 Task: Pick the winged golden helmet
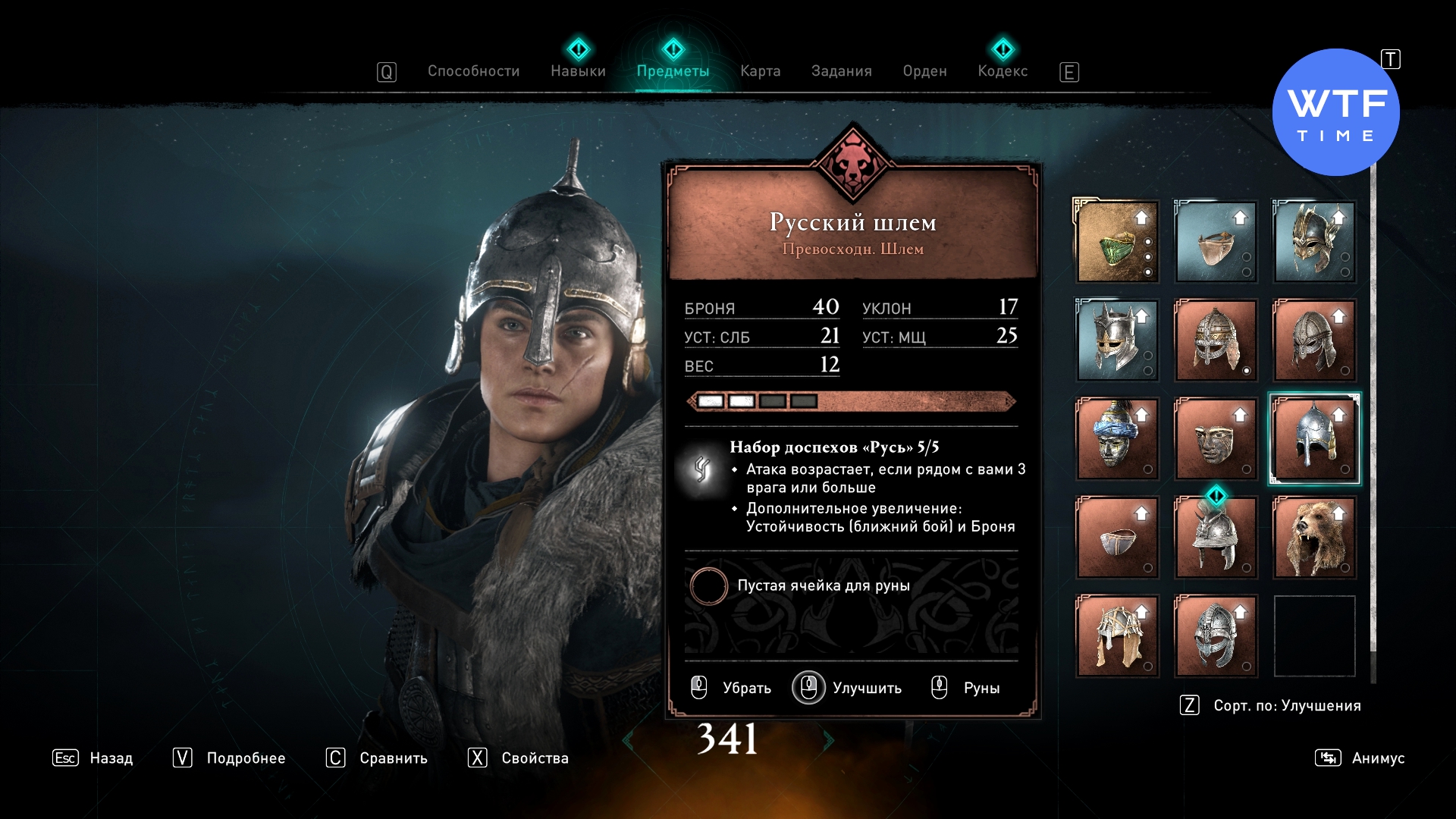1314,242
